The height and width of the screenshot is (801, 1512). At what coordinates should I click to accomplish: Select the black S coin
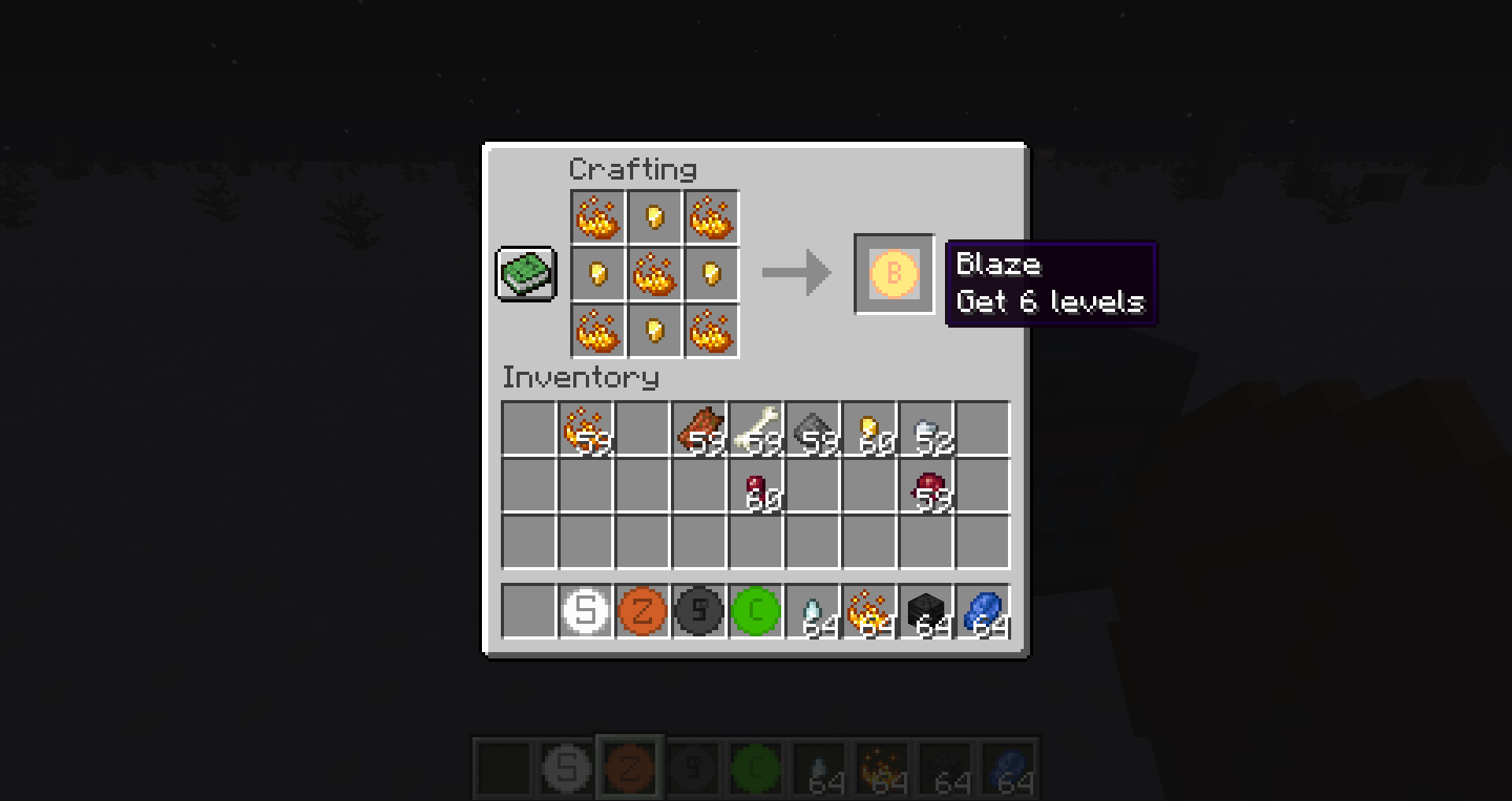point(699,612)
